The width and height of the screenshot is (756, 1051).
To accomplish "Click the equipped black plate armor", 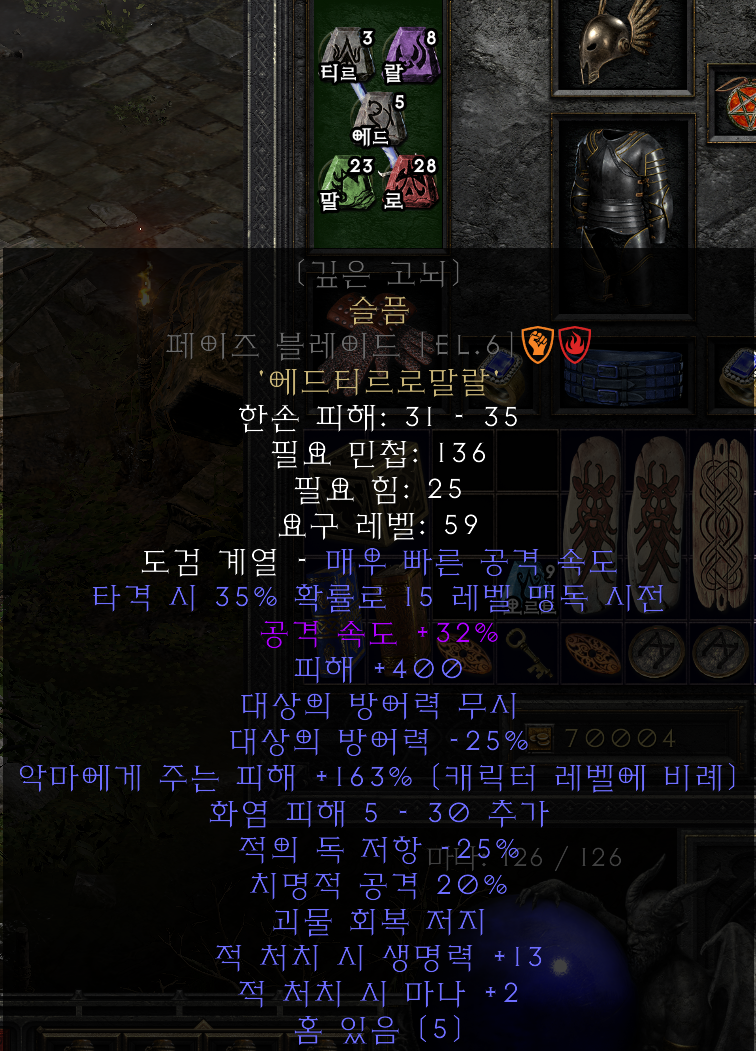I will [x=622, y=190].
